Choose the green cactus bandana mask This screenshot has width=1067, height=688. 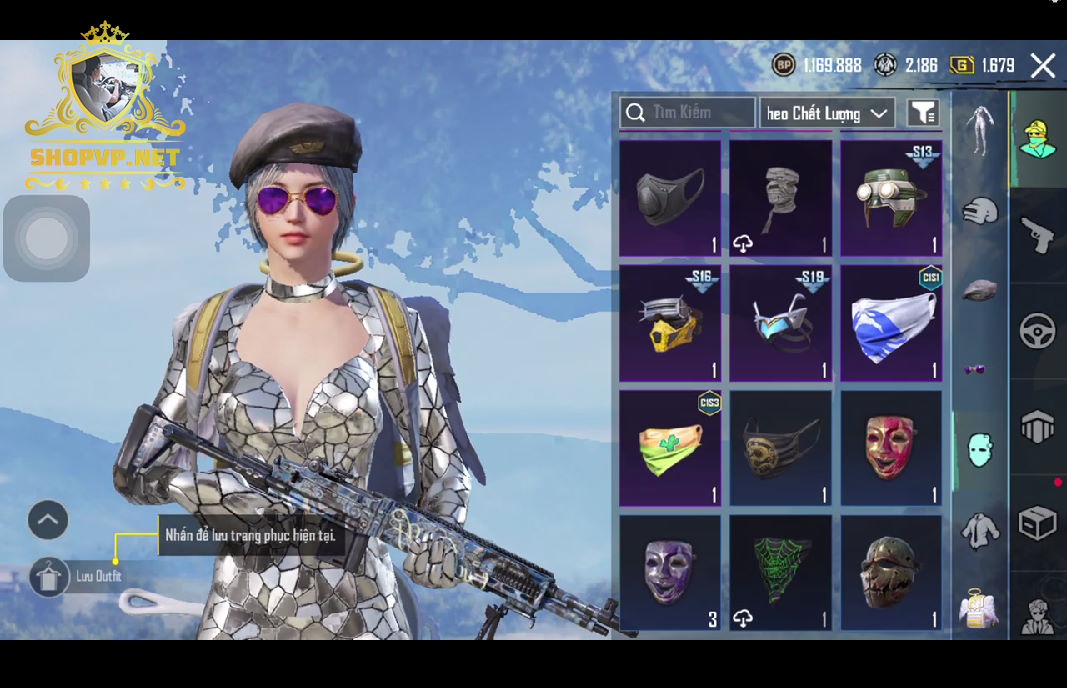670,447
